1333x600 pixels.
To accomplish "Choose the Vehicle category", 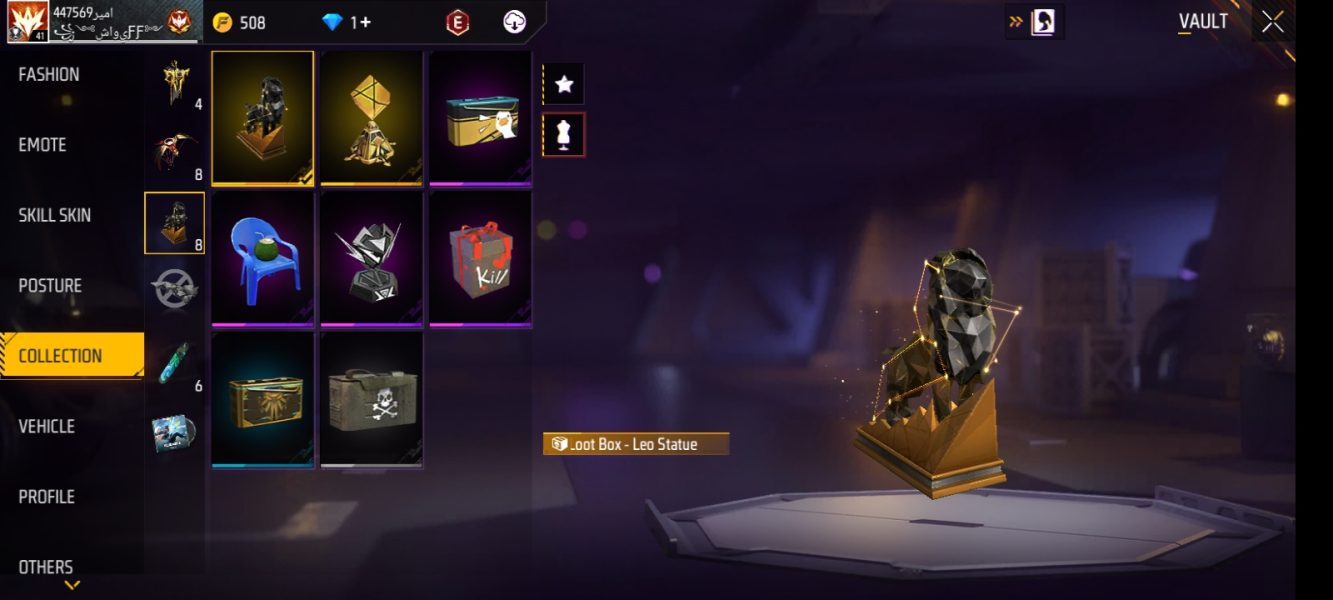I will coord(46,426).
